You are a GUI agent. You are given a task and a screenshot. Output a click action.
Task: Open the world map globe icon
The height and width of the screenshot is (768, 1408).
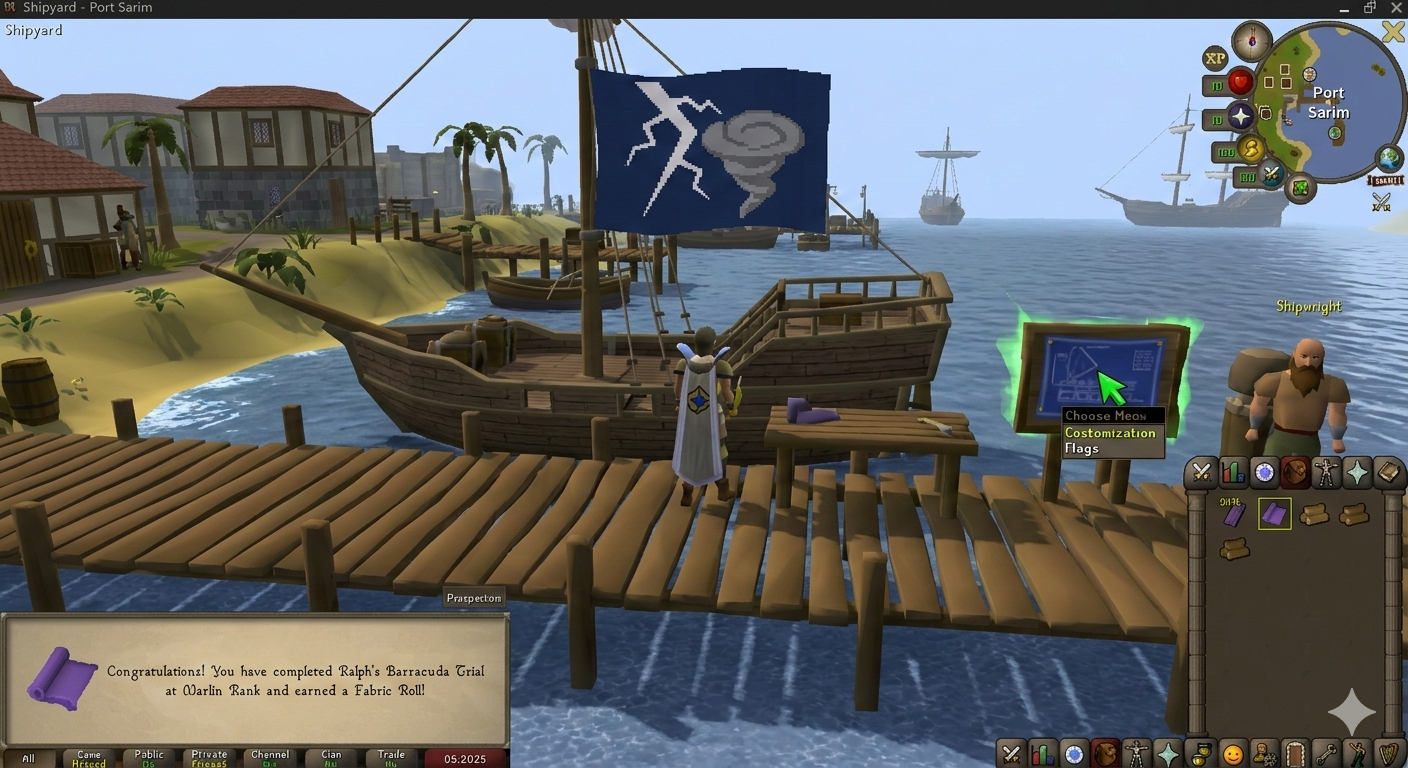coord(1389,158)
